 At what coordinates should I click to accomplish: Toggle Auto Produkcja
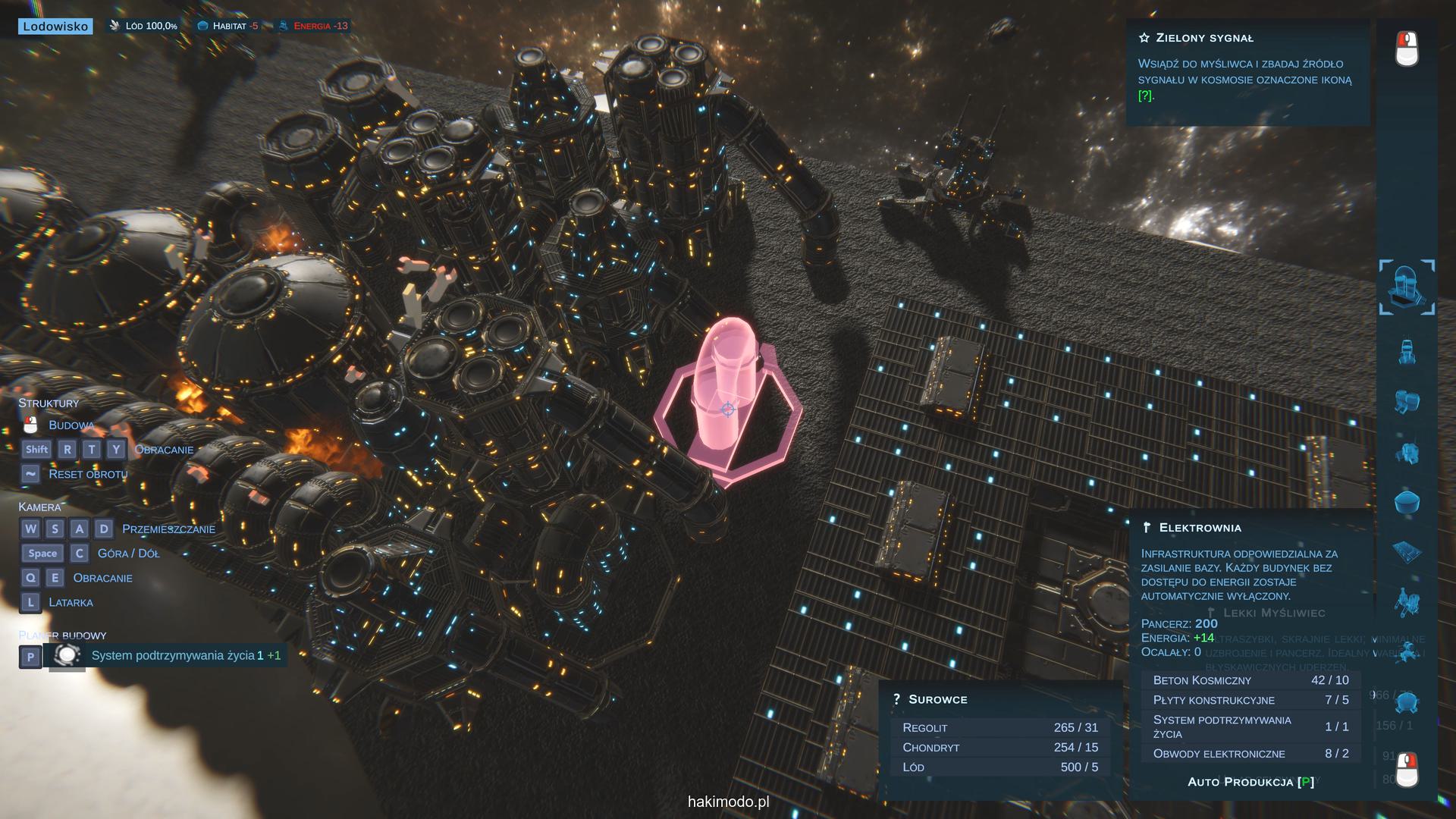click(x=1250, y=782)
